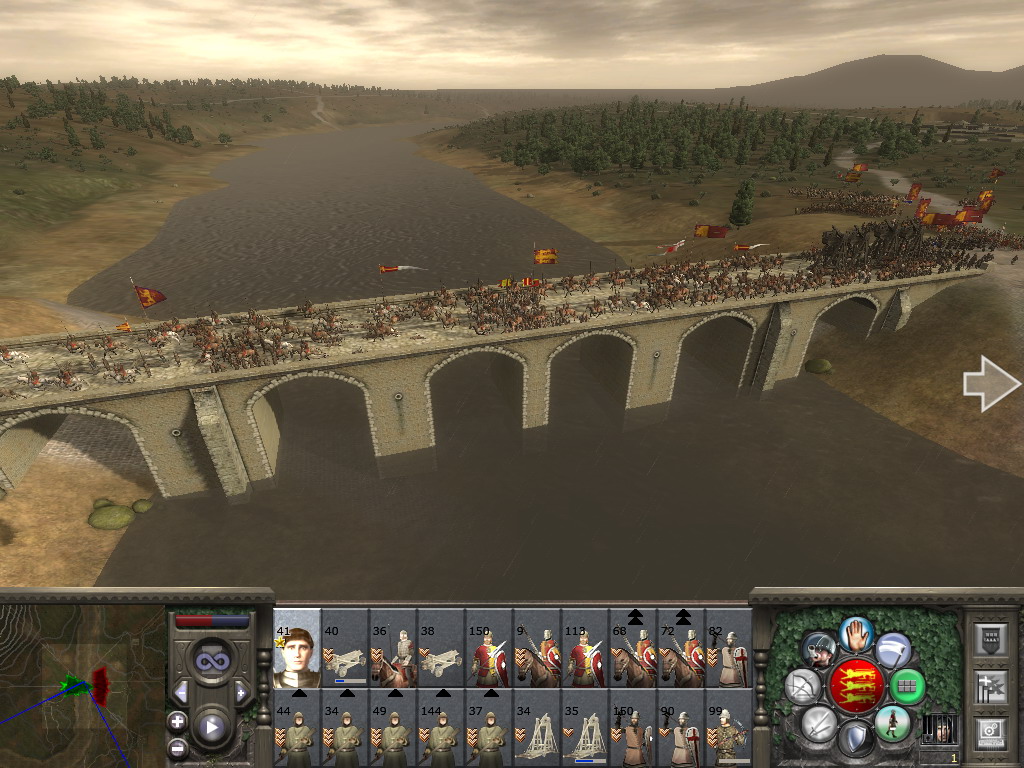This screenshot has width=1024, height=768.
Task: Toggle guard mode with the shield button
Action: (x=856, y=740)
